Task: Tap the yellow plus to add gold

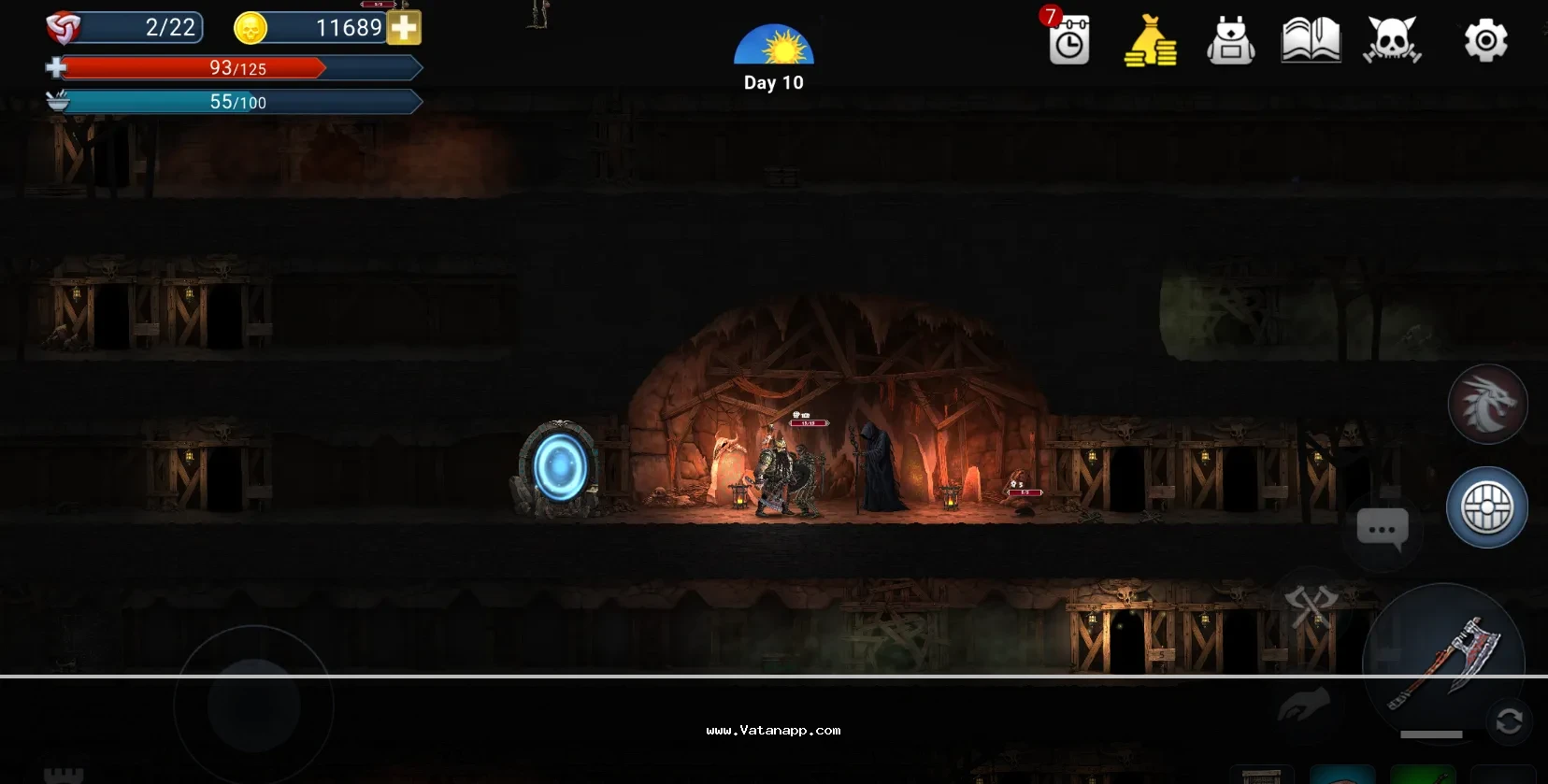Action: 405,28
